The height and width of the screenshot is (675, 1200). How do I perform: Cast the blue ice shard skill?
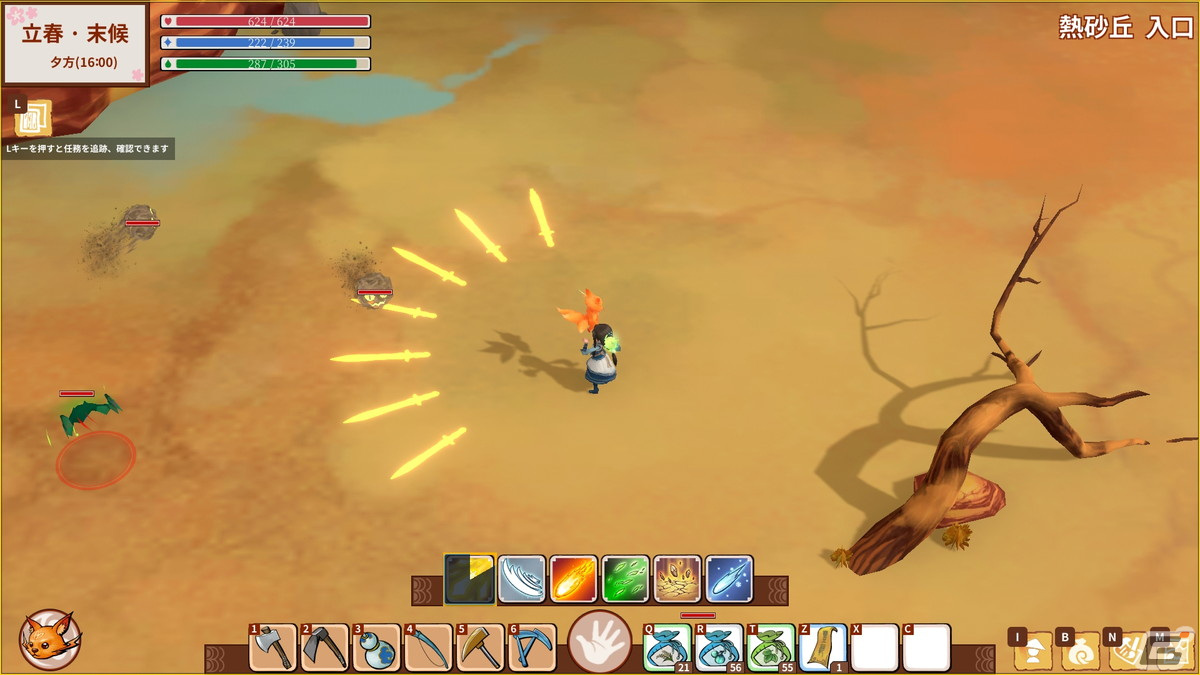click(730, 580)
